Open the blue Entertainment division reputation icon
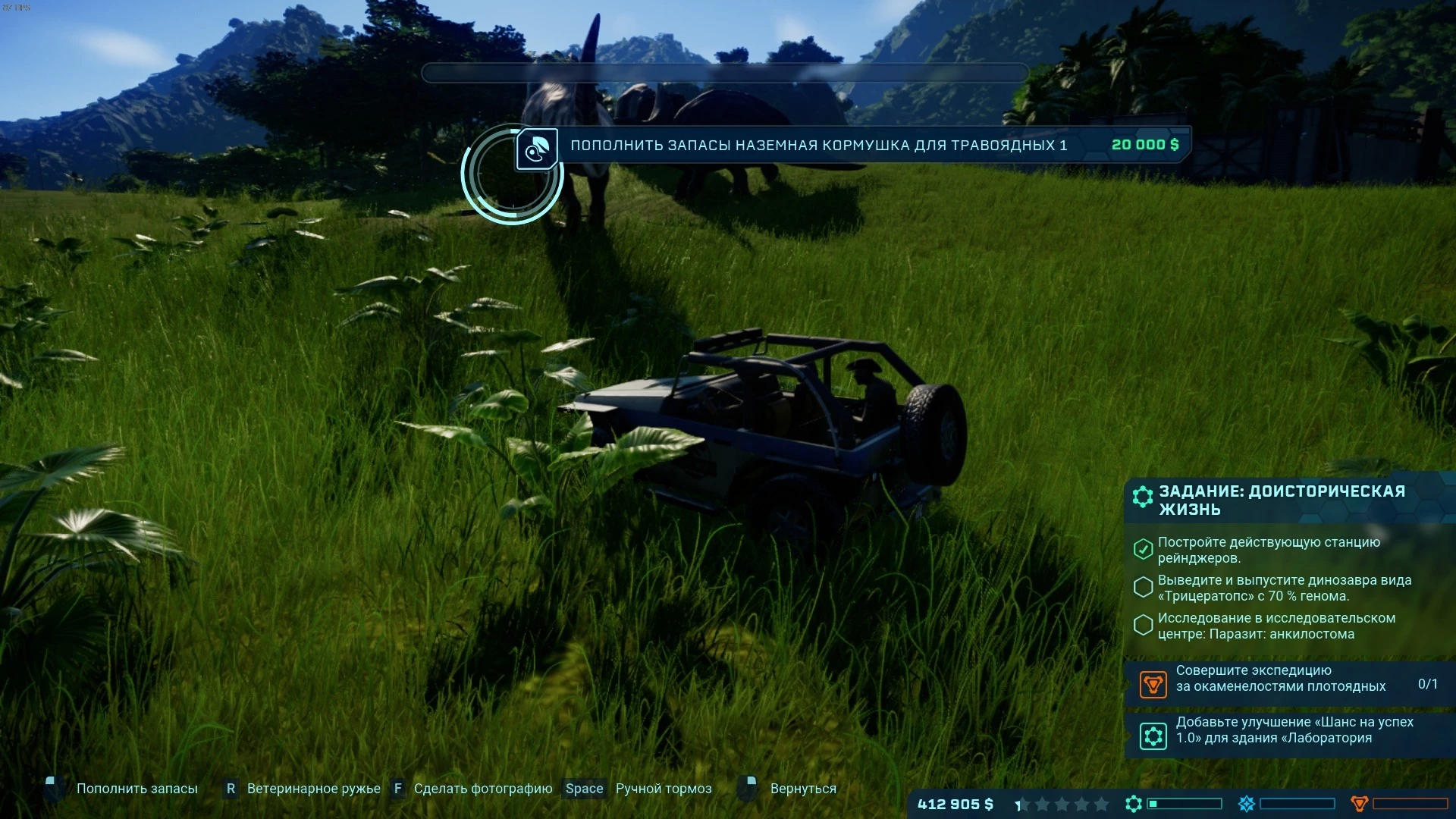Screen dimensions: 1456x819 (x=1247, y=804)
